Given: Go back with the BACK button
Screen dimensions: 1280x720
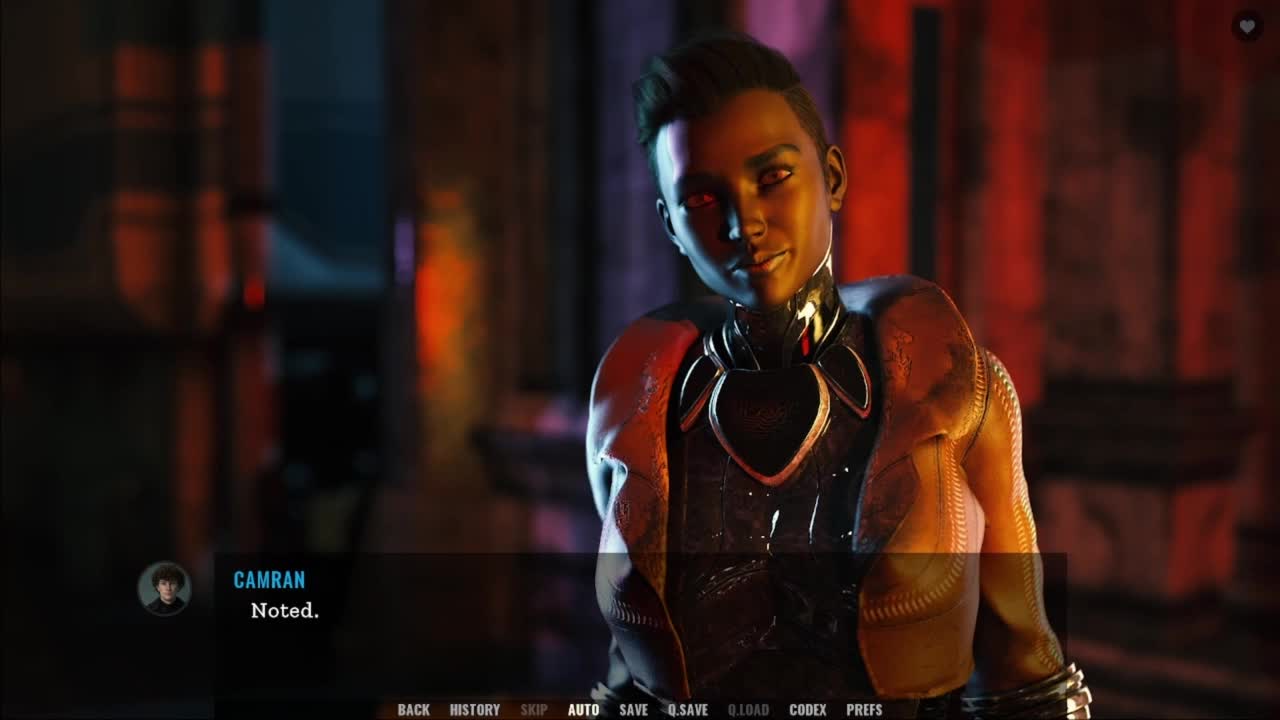Looking at the screenshot, I should click(x=413, y=710).
